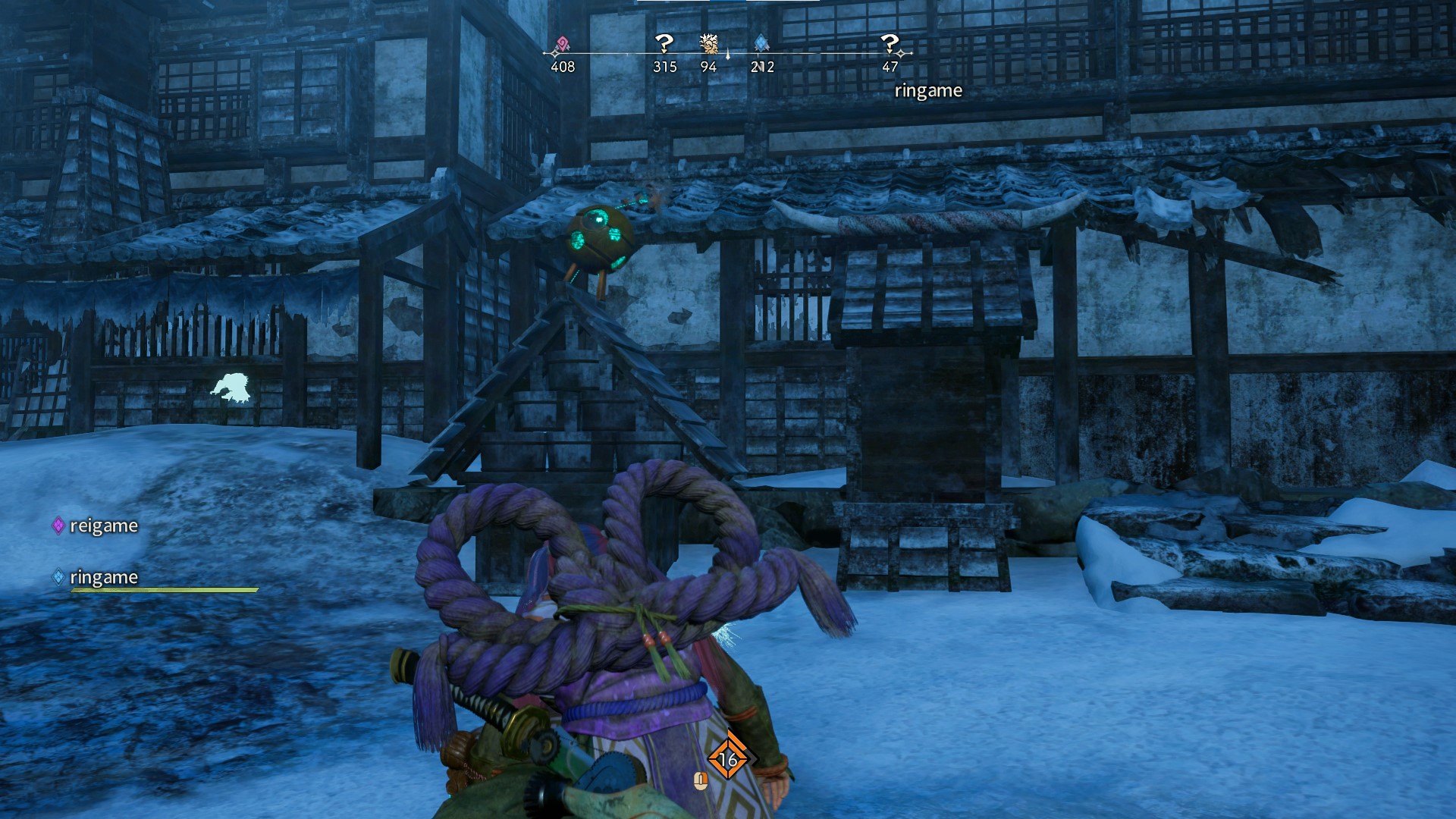Image resolution: width=1456 pixels, height=819 pixels.
Task: Select party member reigame in the list
Action: point(103,526)
